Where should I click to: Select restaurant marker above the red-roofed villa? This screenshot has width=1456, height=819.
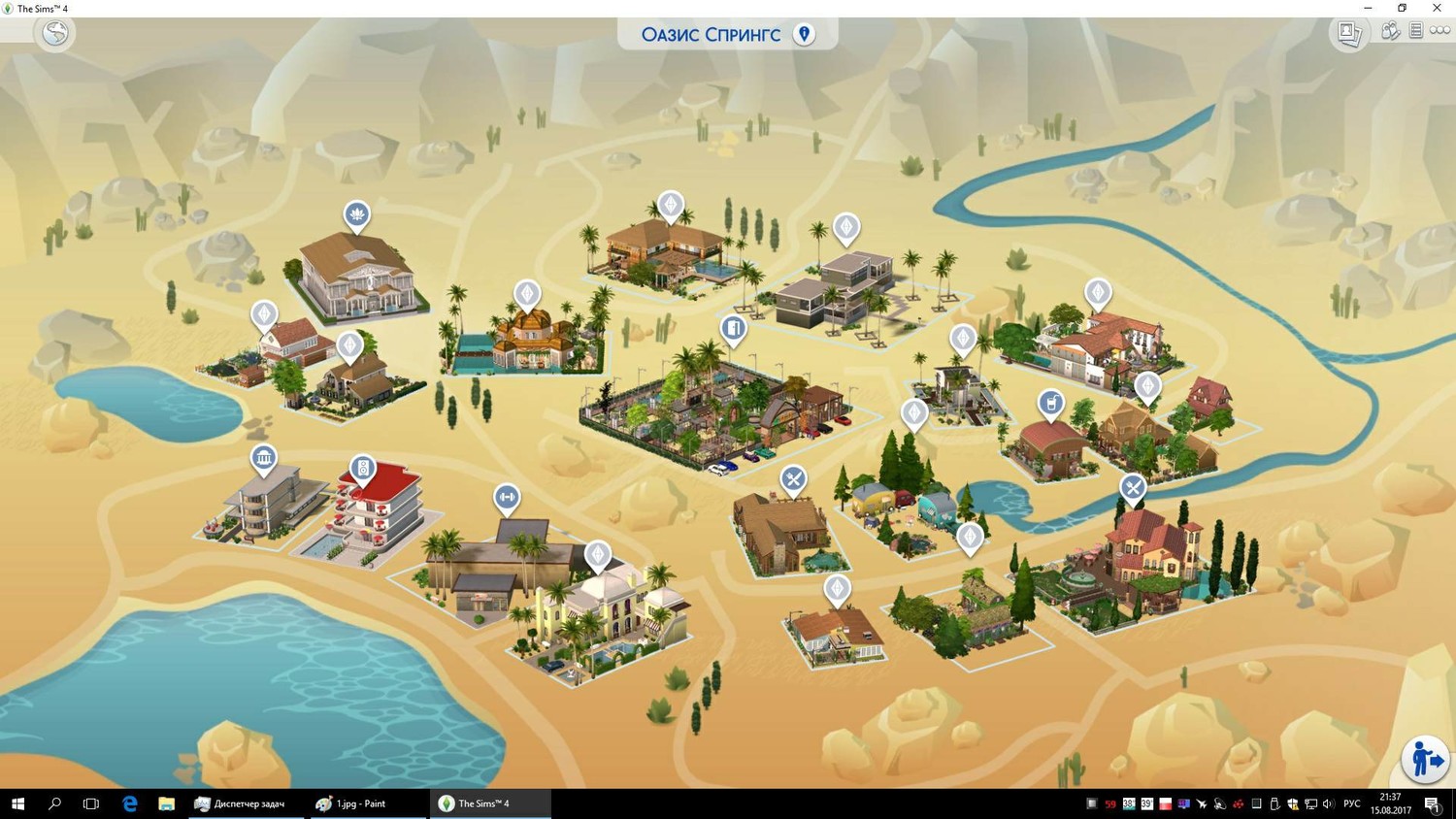[1133, 487]
